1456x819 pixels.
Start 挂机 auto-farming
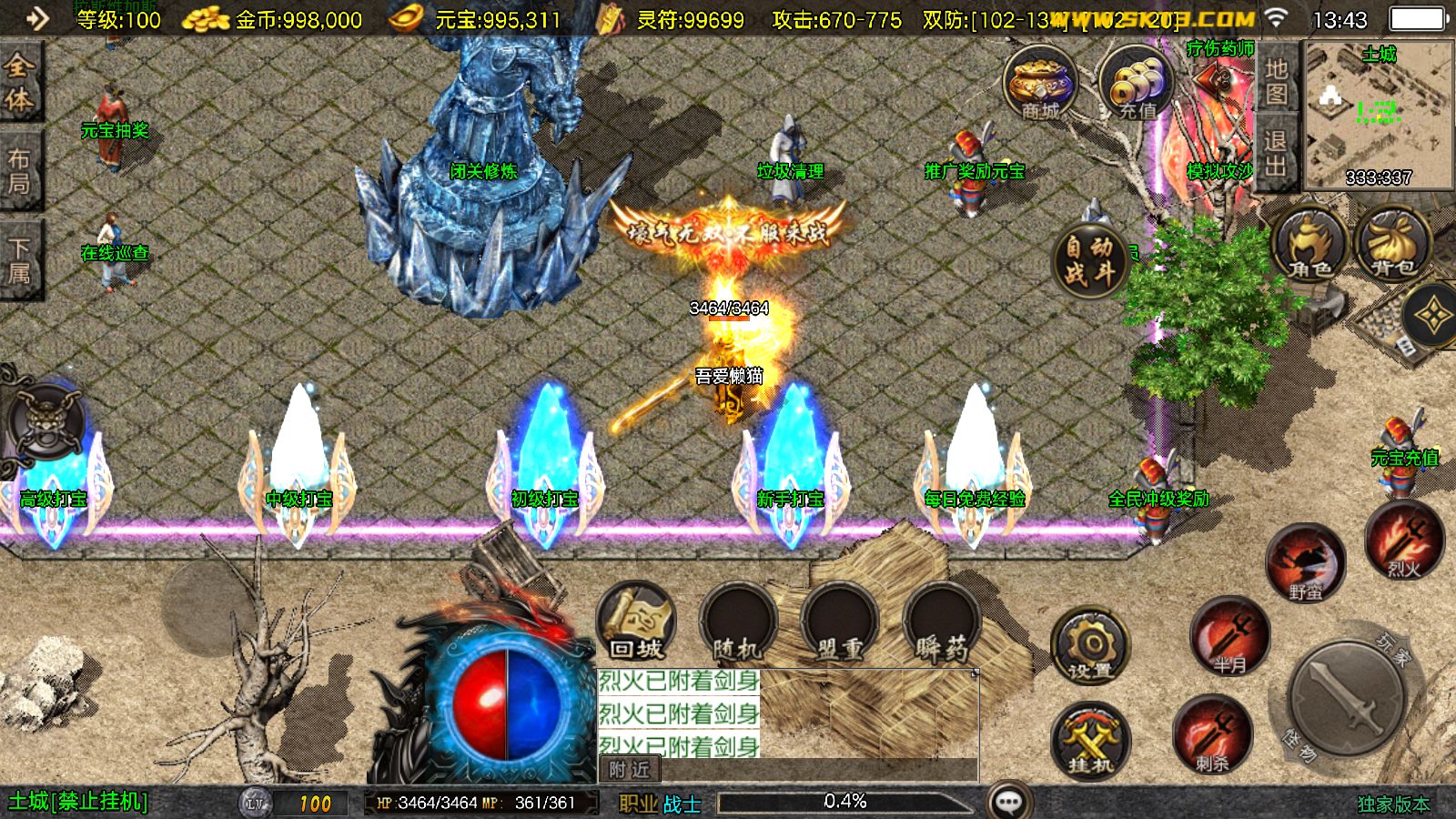click(1089, 741)
